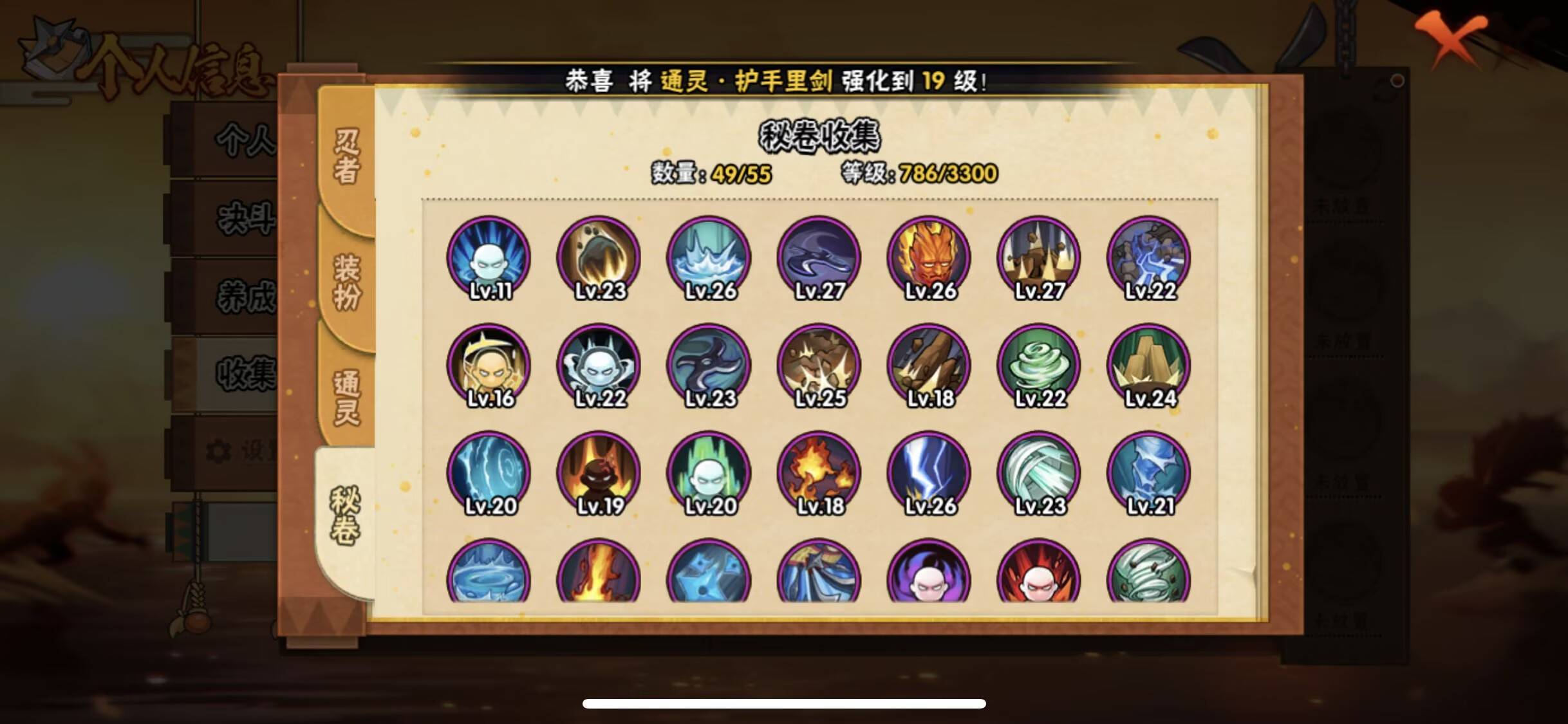Screen dimensions: 1568x724
Task: Select the Lv.11 lightning spirit scroll icon
Action: [x=490, y=257]
